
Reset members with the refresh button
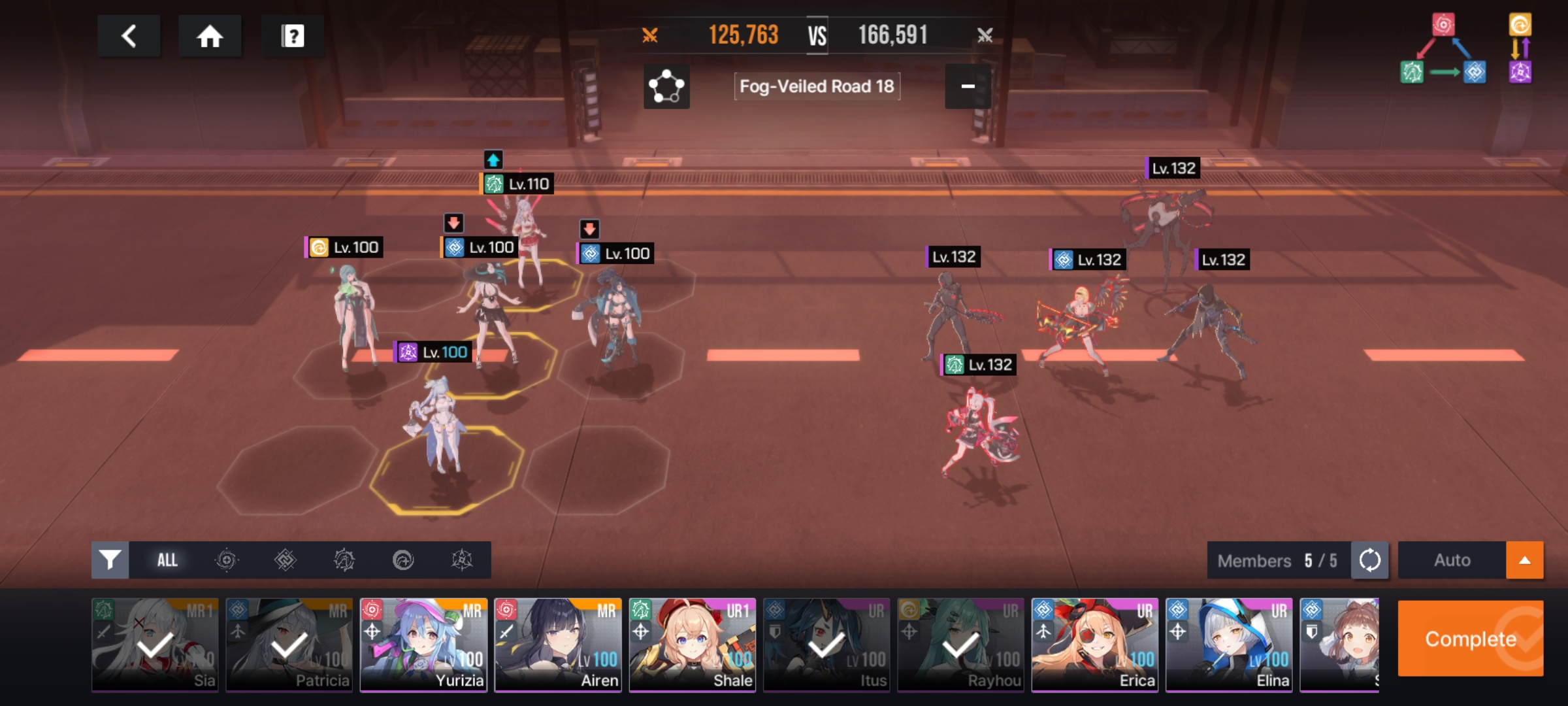[1369, 560]
